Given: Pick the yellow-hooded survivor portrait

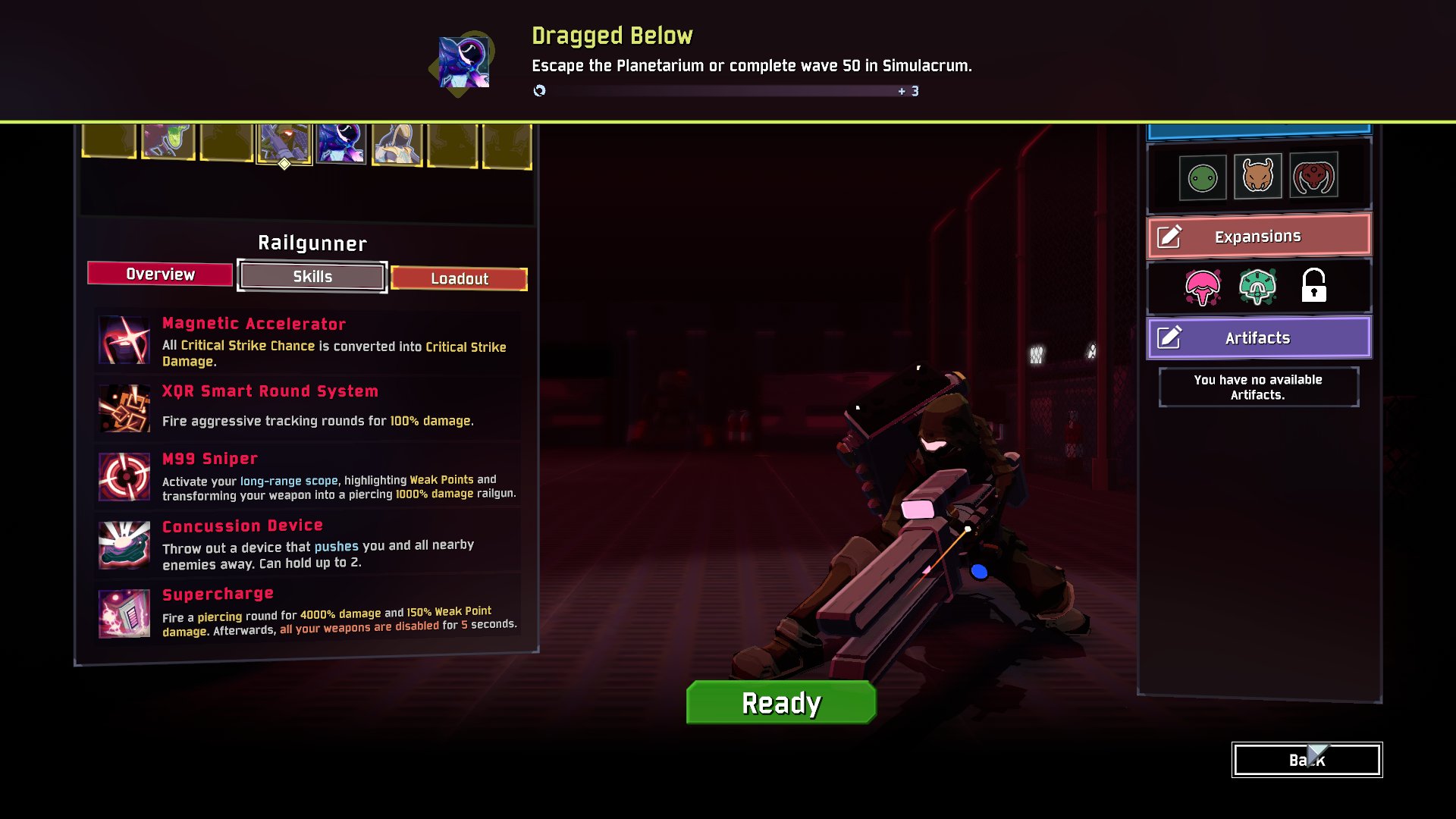Looking at the screenshot, I should click(397, 143).
